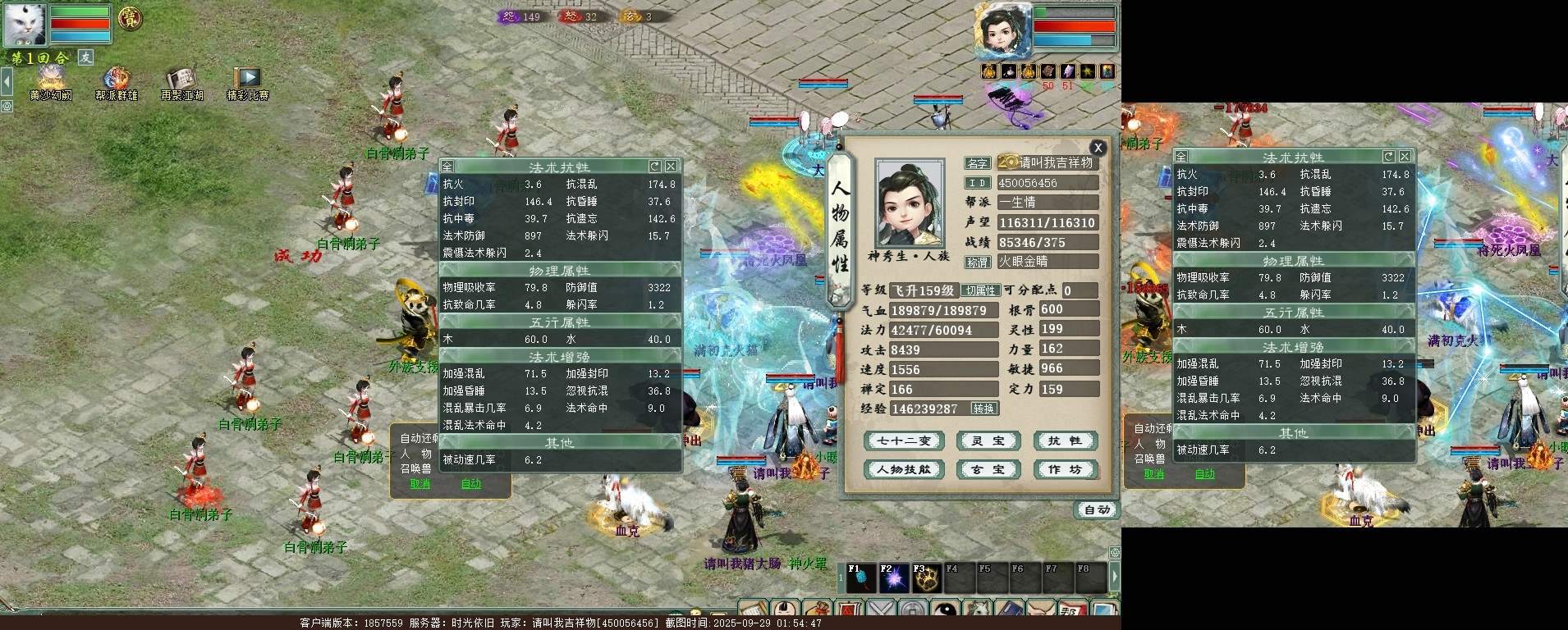Screen dimensions: 1568x630
Task: Open the 玄宝 panel
Action: 988,470
